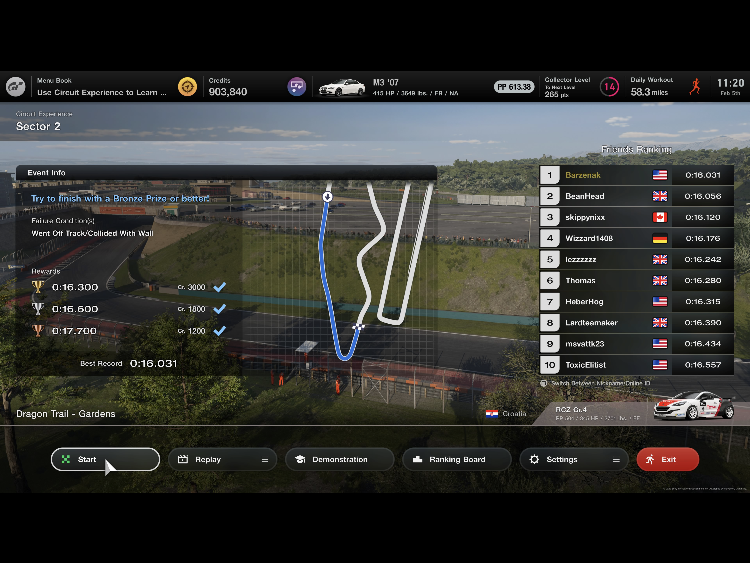750x563 pixels.
Task: Start the Sector 2 event
Action: [105, 459]
